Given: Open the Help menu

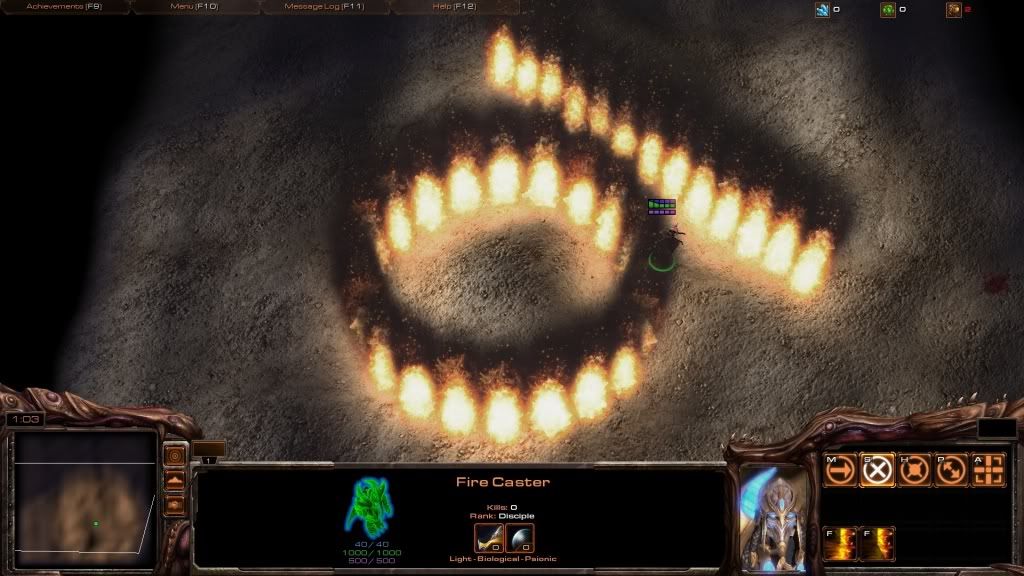Looking at the screenshot, I should (455, 7).
